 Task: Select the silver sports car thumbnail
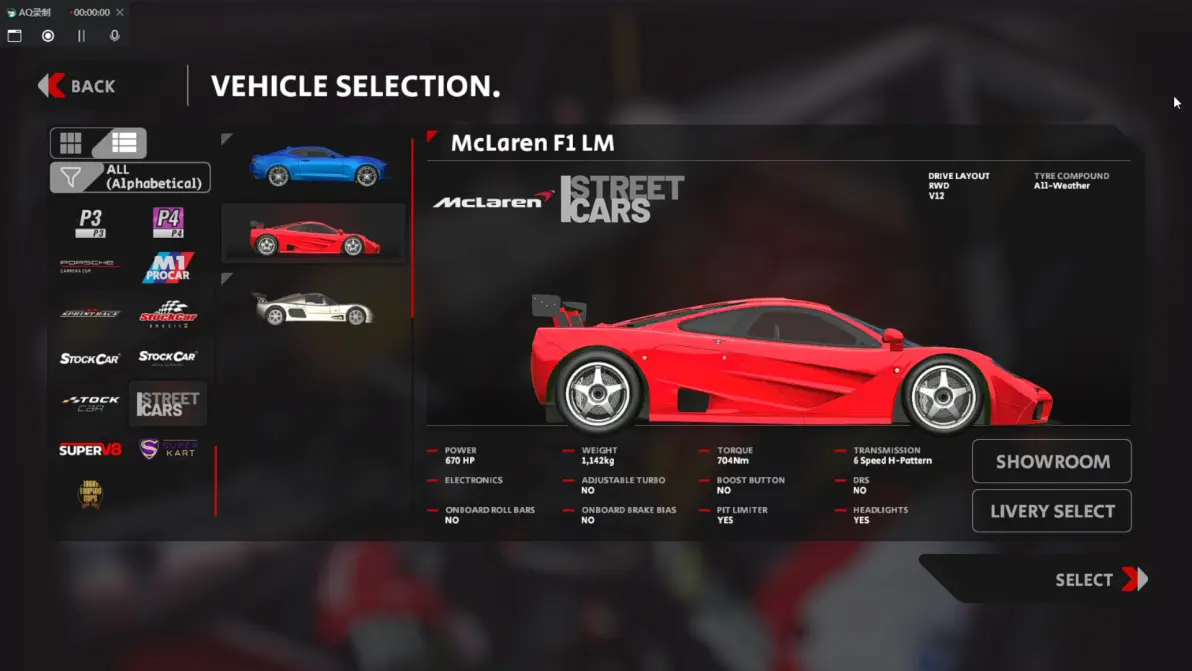(313, 308)
